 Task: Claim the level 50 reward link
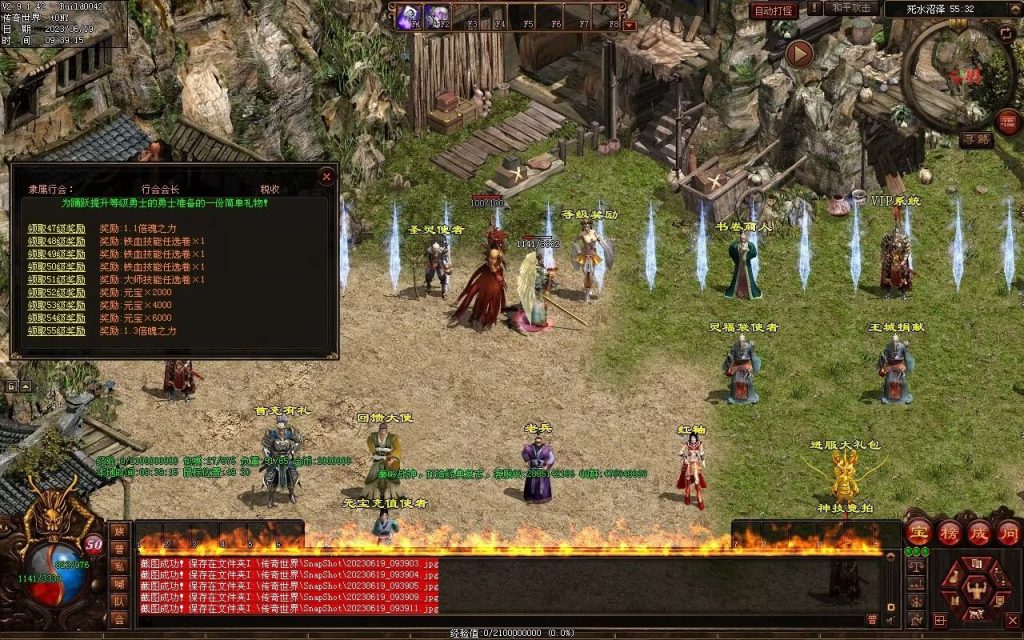click(56, 267)
